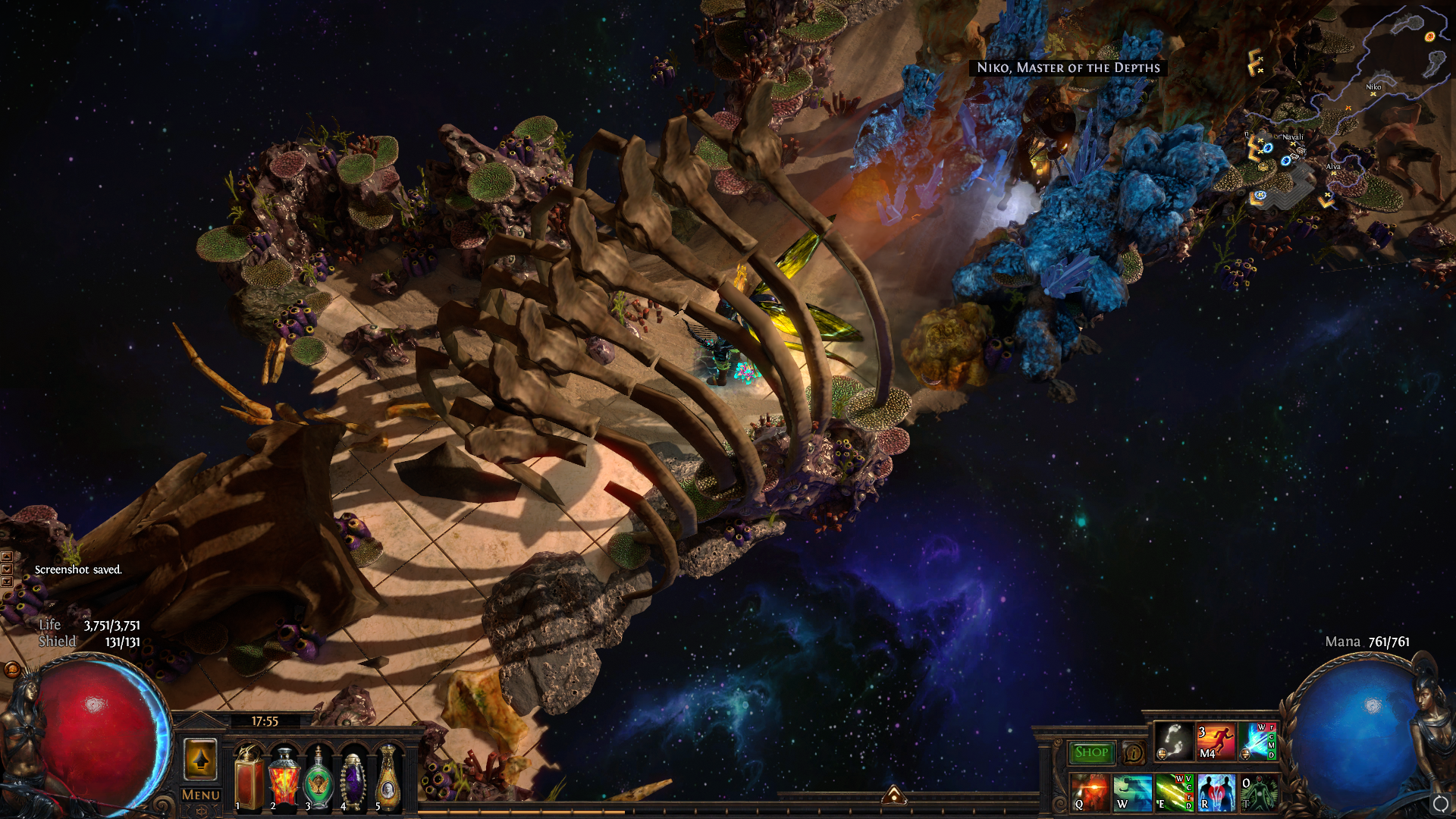1456x819 pixels.
Task: Open the Menu panel
Action: 201,795
